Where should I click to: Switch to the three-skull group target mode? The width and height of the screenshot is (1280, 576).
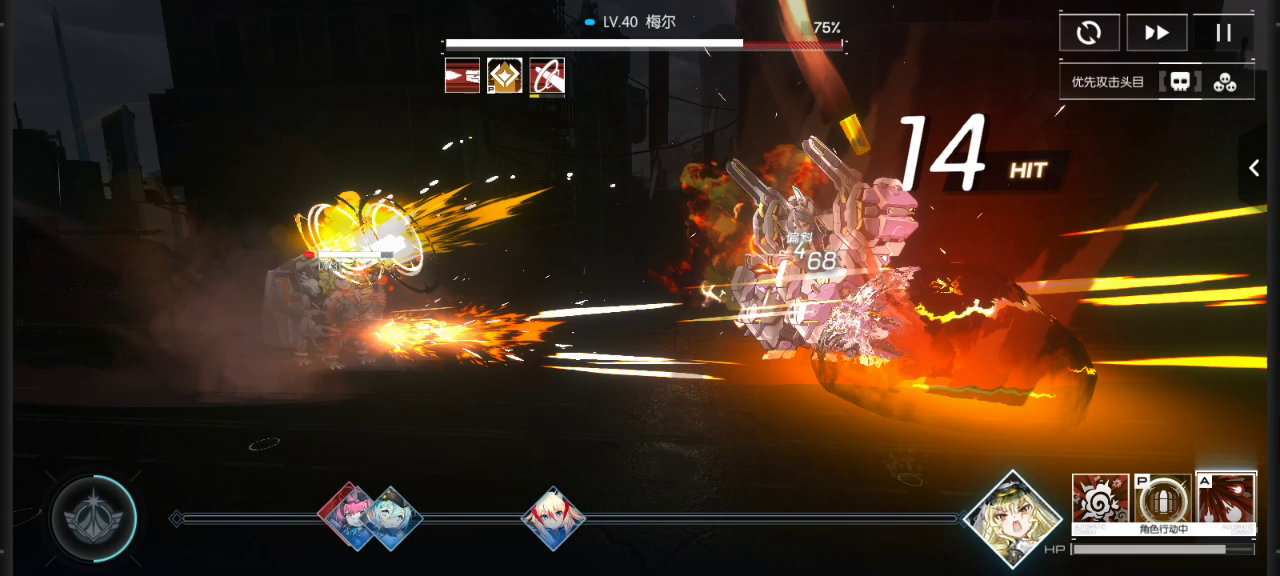[x=1225, y=82]
